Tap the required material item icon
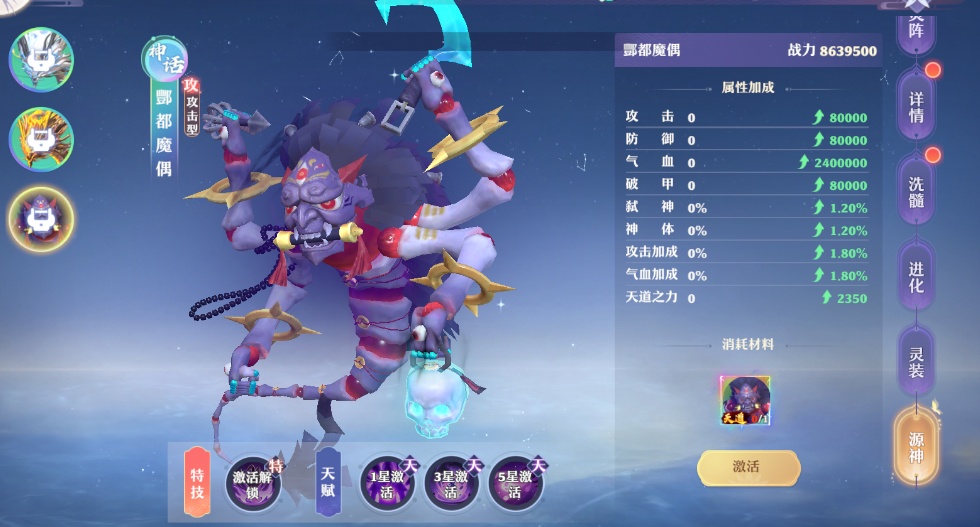This screenshot has width=980, height=527. 745,401
